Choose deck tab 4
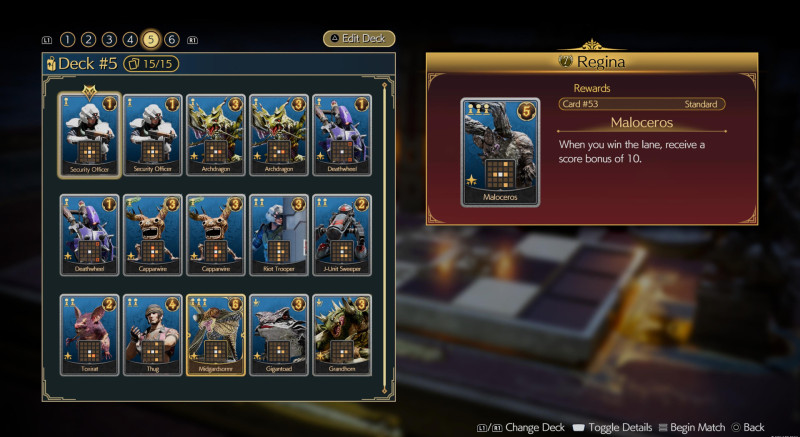The height and width of the screenshot is (437, 800). pos(130,40)
